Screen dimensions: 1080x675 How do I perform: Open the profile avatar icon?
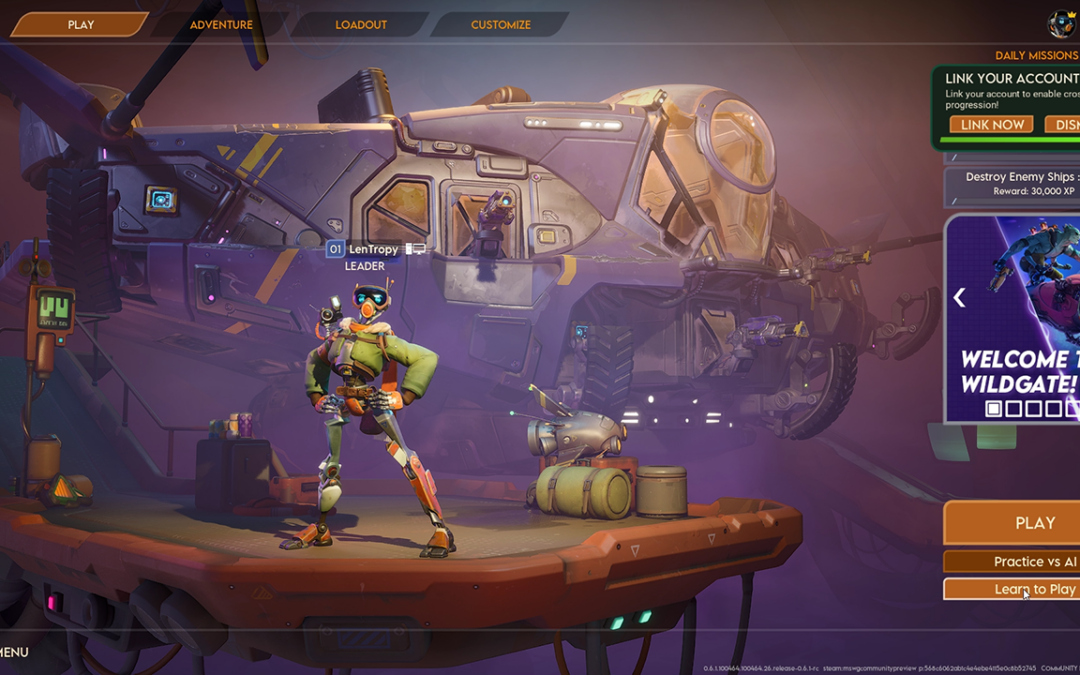click(x=1061, y=24)
